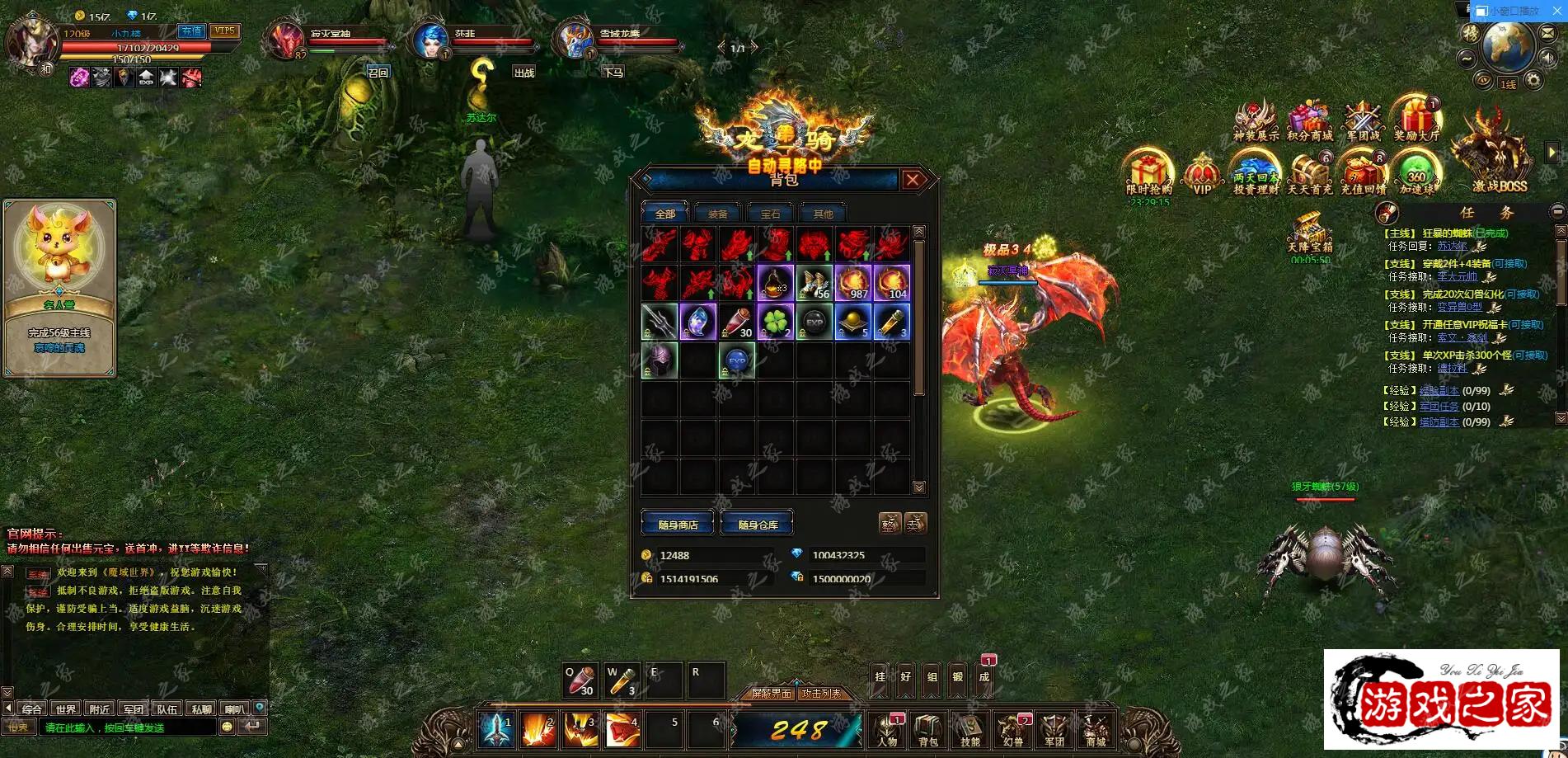Open the 商城 mall from the bottom bar

pos(1095,731)
